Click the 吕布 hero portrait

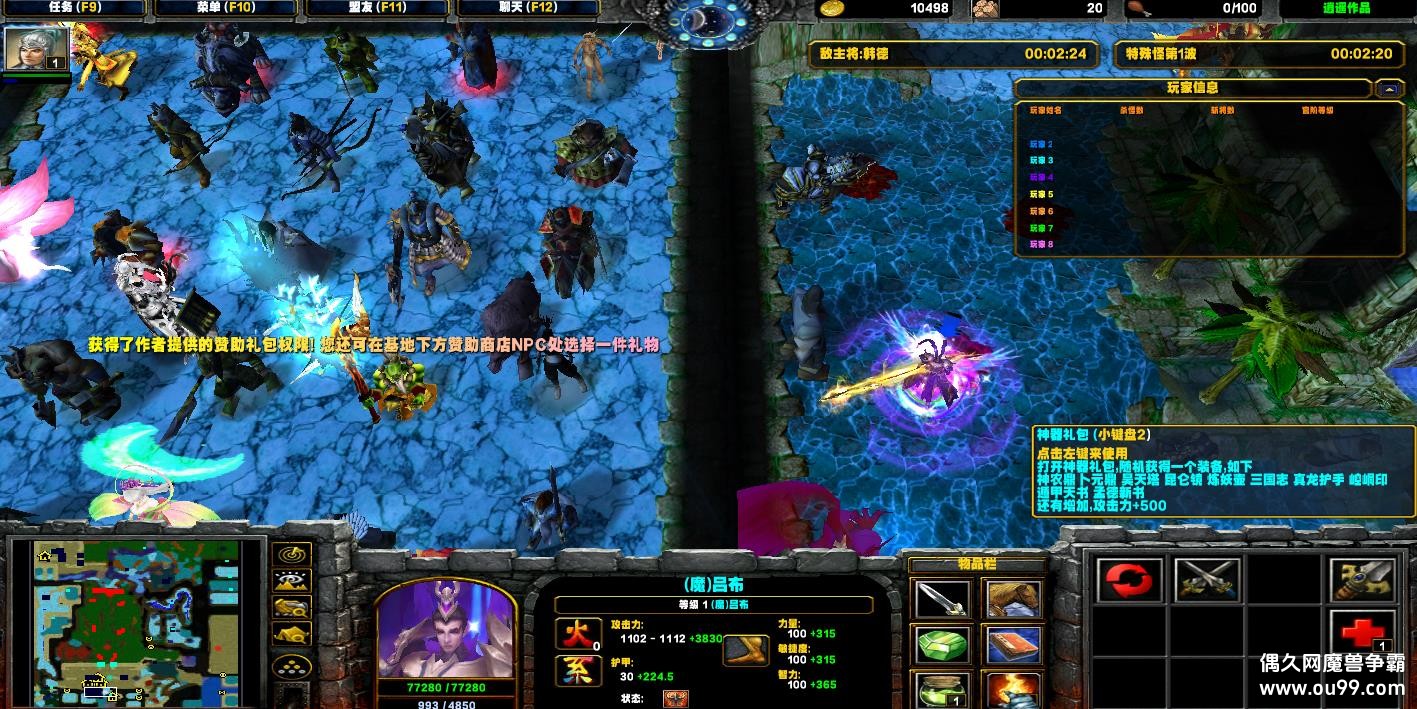445,632
